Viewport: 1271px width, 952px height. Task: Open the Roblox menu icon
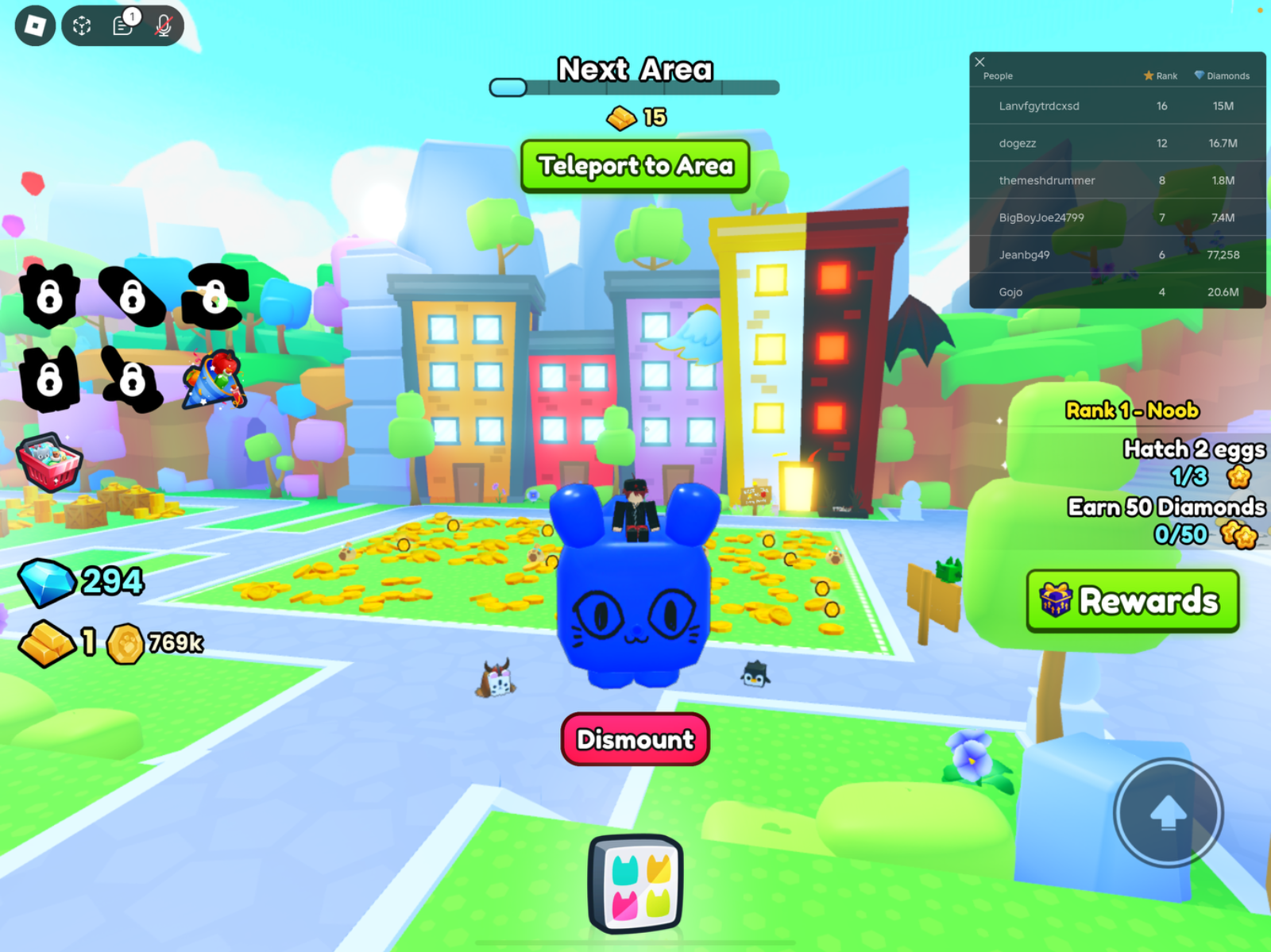point(33,25)
